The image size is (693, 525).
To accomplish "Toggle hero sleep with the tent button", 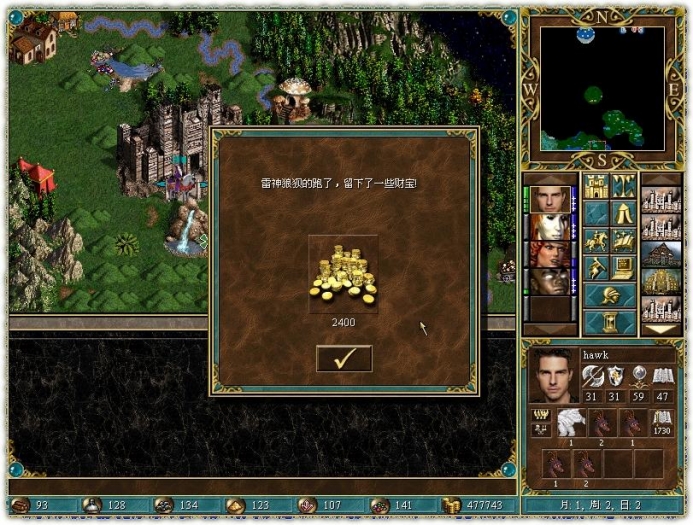I will (623, 213).
